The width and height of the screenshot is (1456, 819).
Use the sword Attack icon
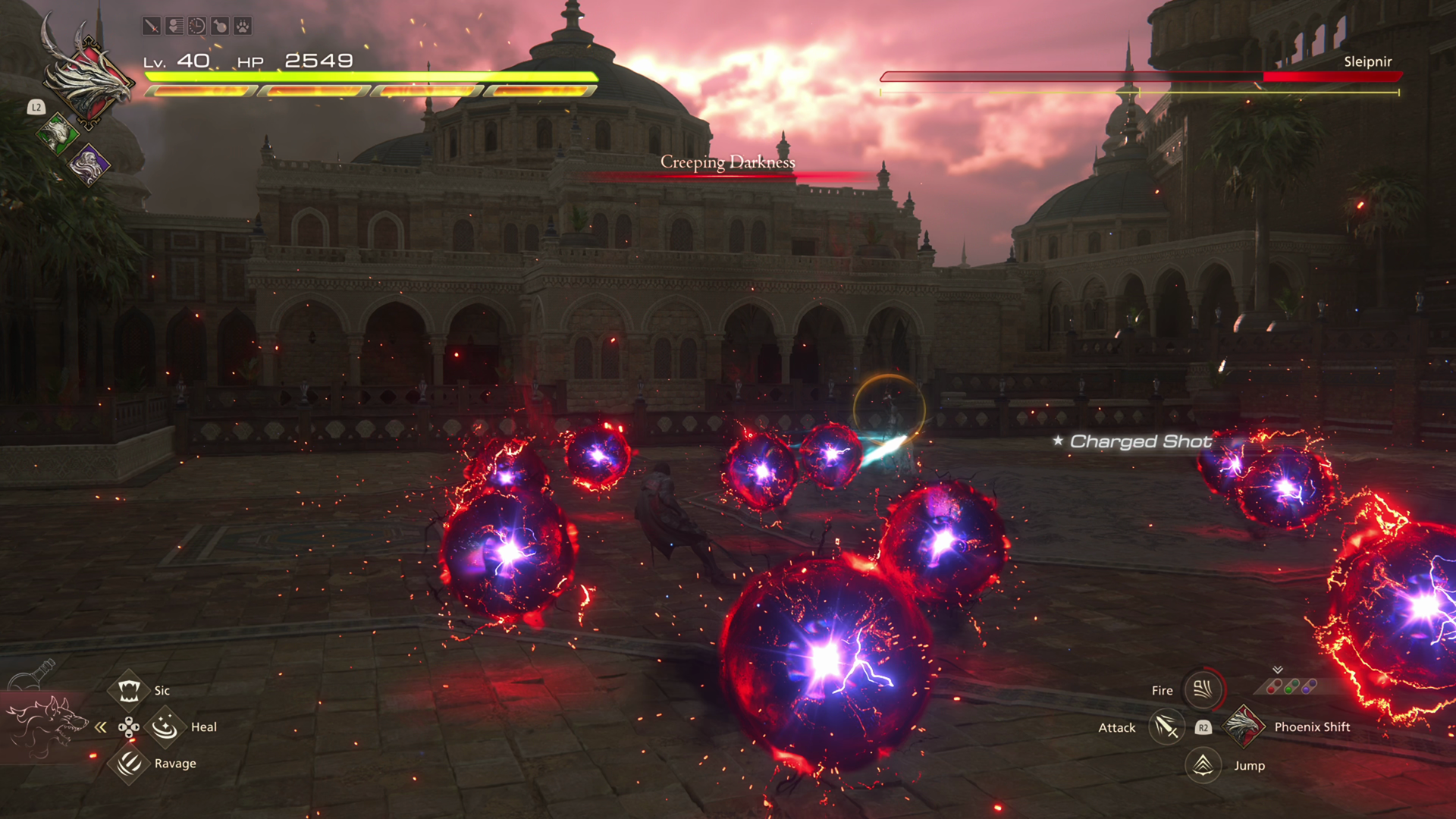1166,727
